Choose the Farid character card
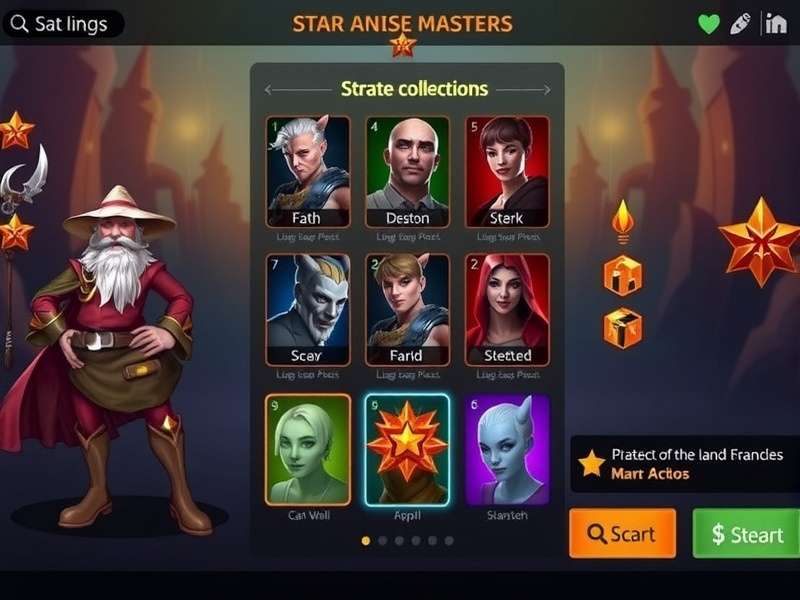Screen dimensions: 800x600 click(407, 309)
